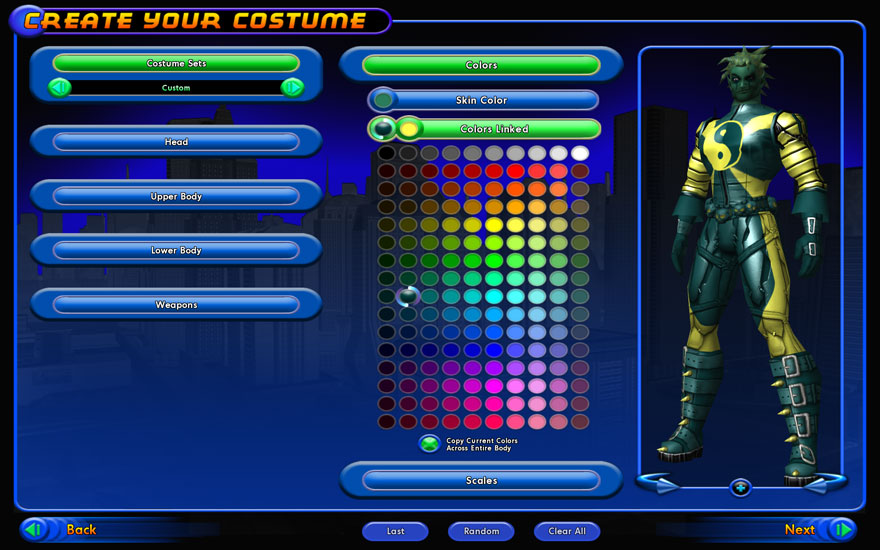
Task: Generate a Random costume
Action: pos(481,531)
